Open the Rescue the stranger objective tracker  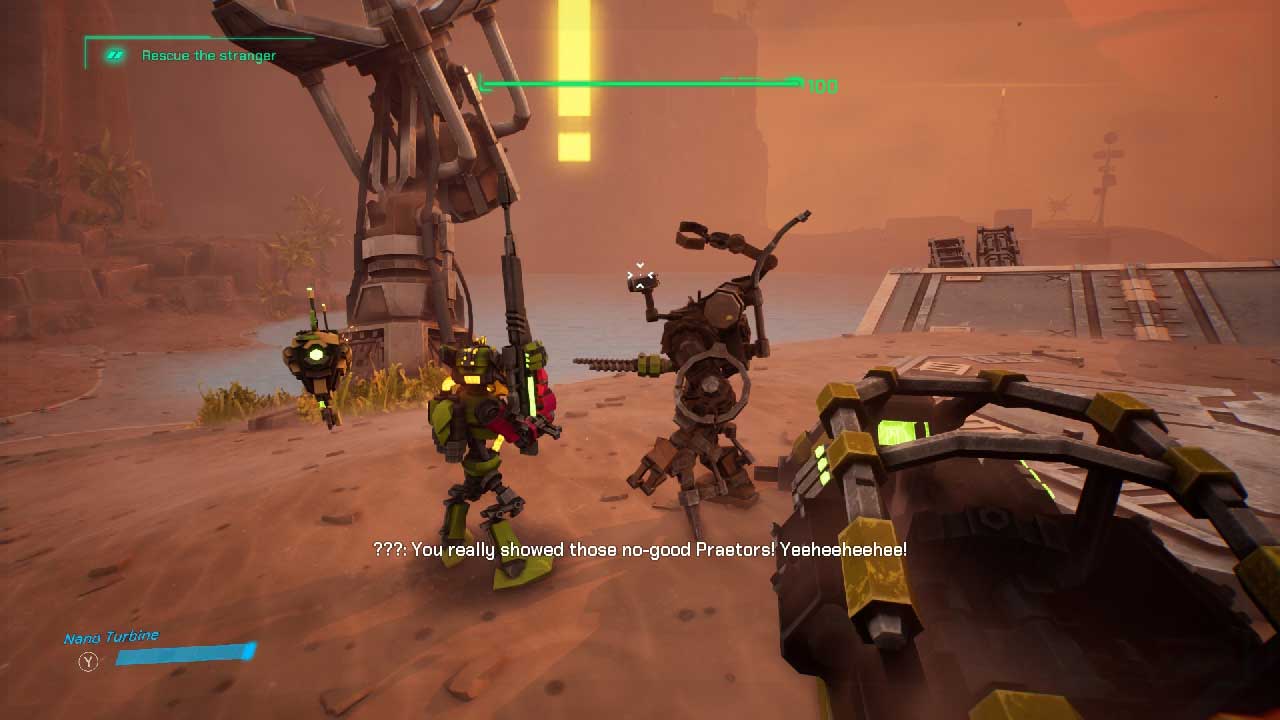pyautogui.click(x=208, y=56)
